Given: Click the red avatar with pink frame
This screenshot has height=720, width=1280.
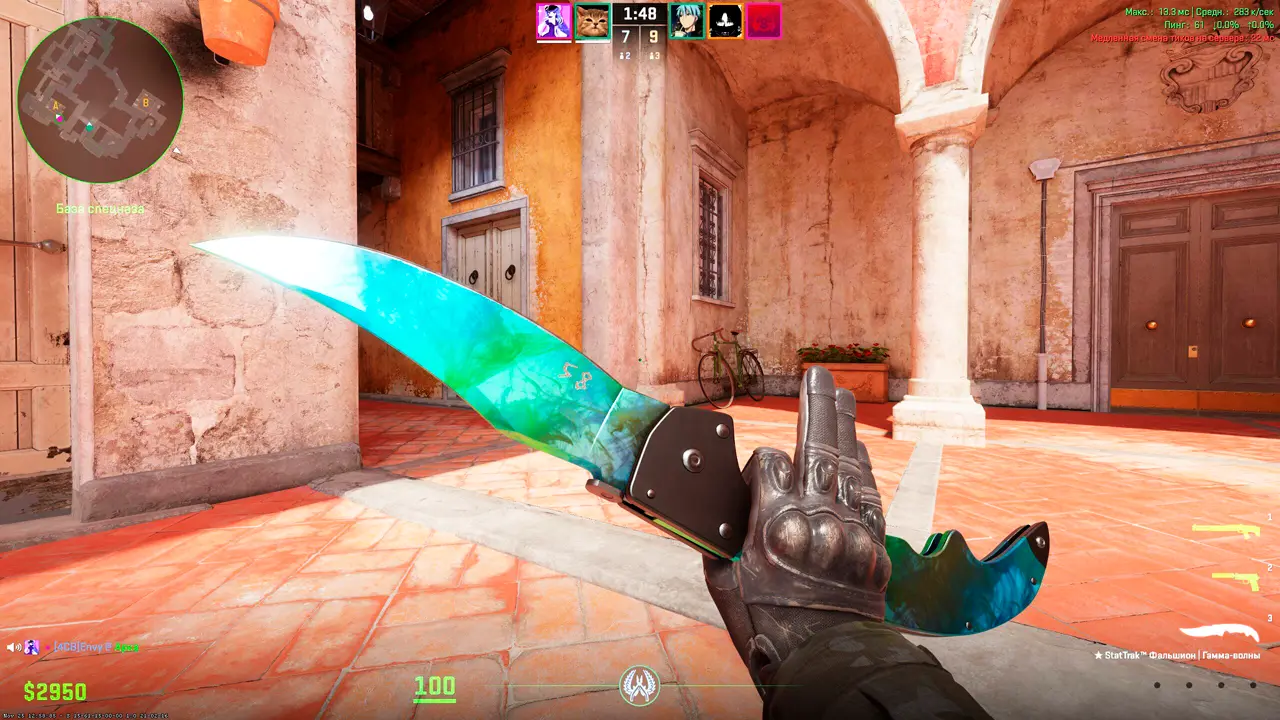Looking at the screenshot, I should [764, 21].
